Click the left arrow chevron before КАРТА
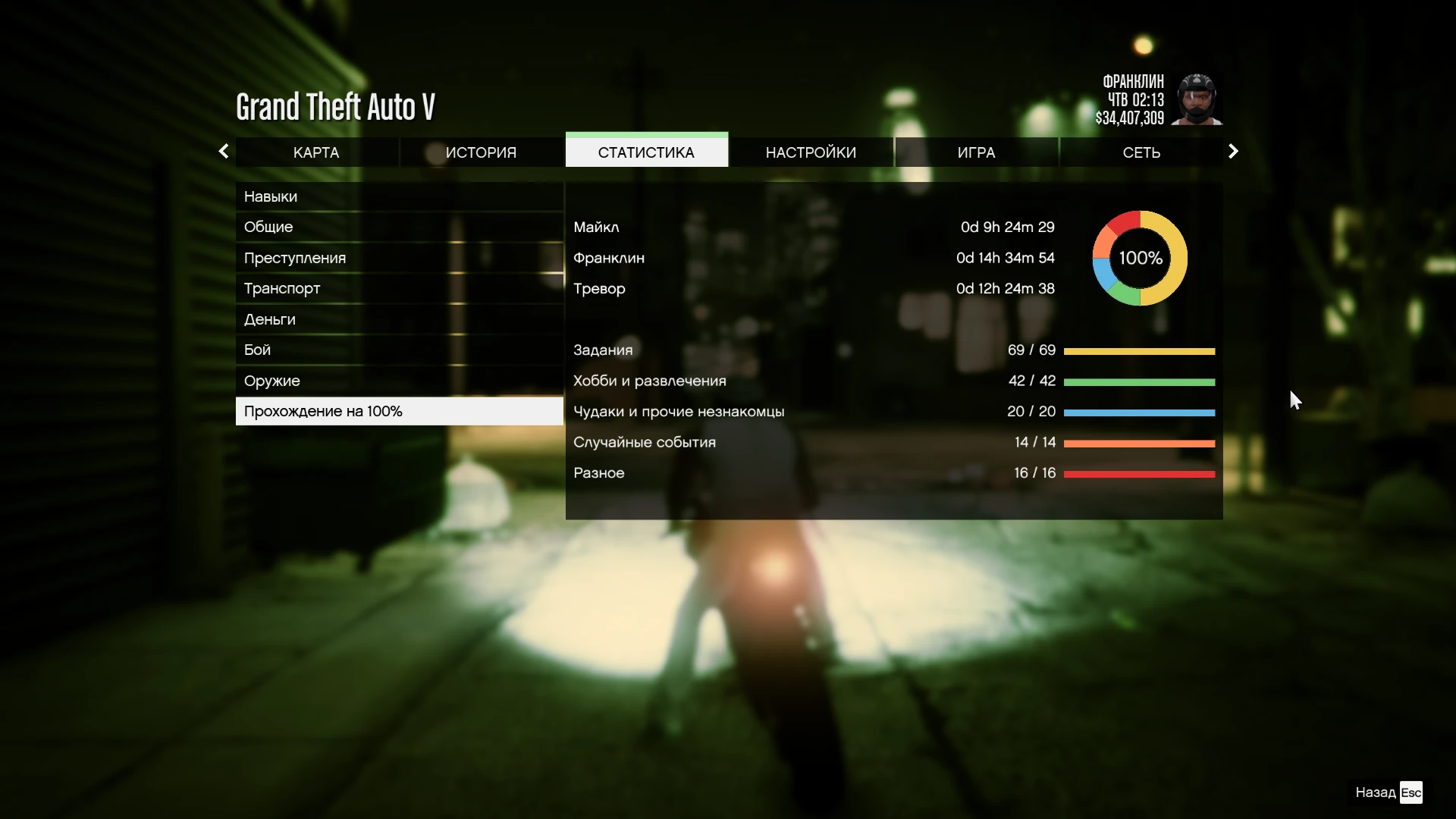Viewport: 1456px width, 819px height. pyautogui.click(x=224, y=151)
